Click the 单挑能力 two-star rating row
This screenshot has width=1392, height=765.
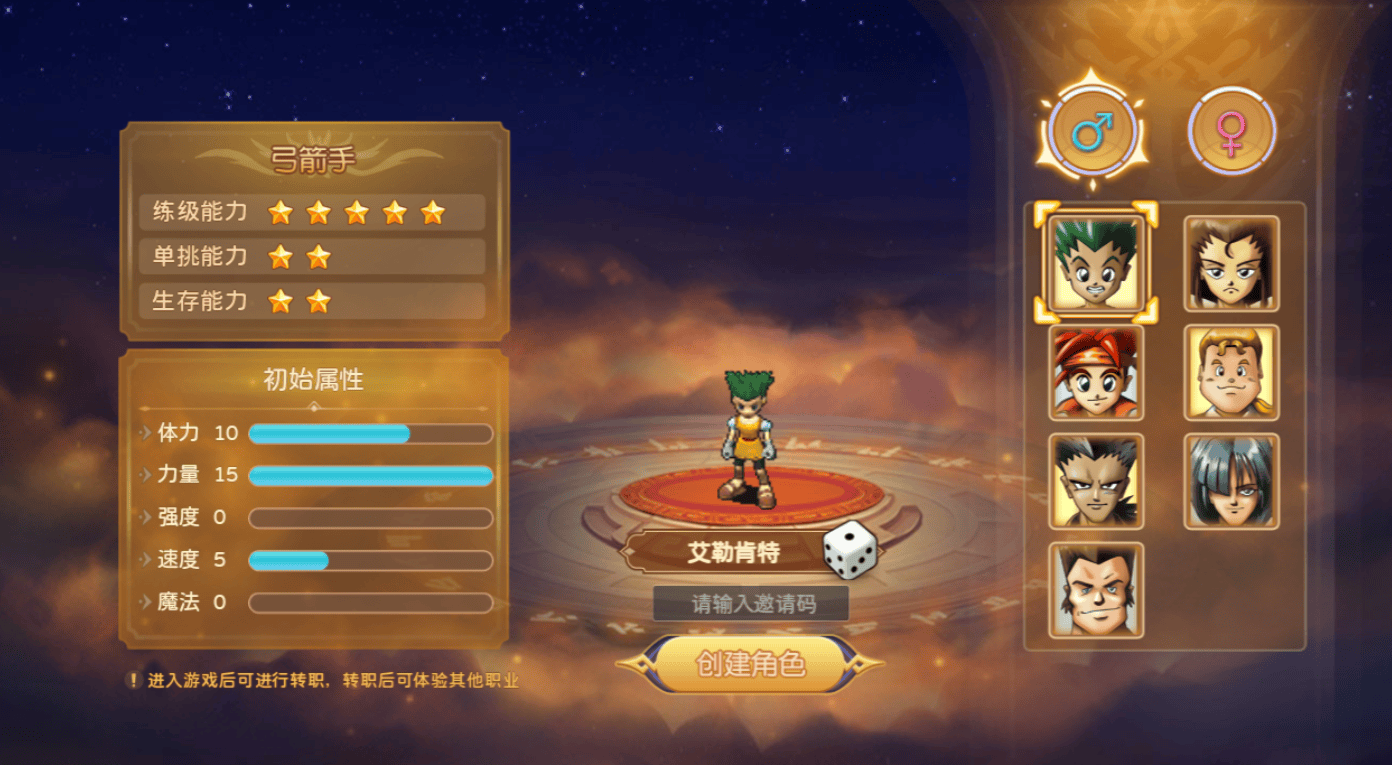click(x=310, y=257)
